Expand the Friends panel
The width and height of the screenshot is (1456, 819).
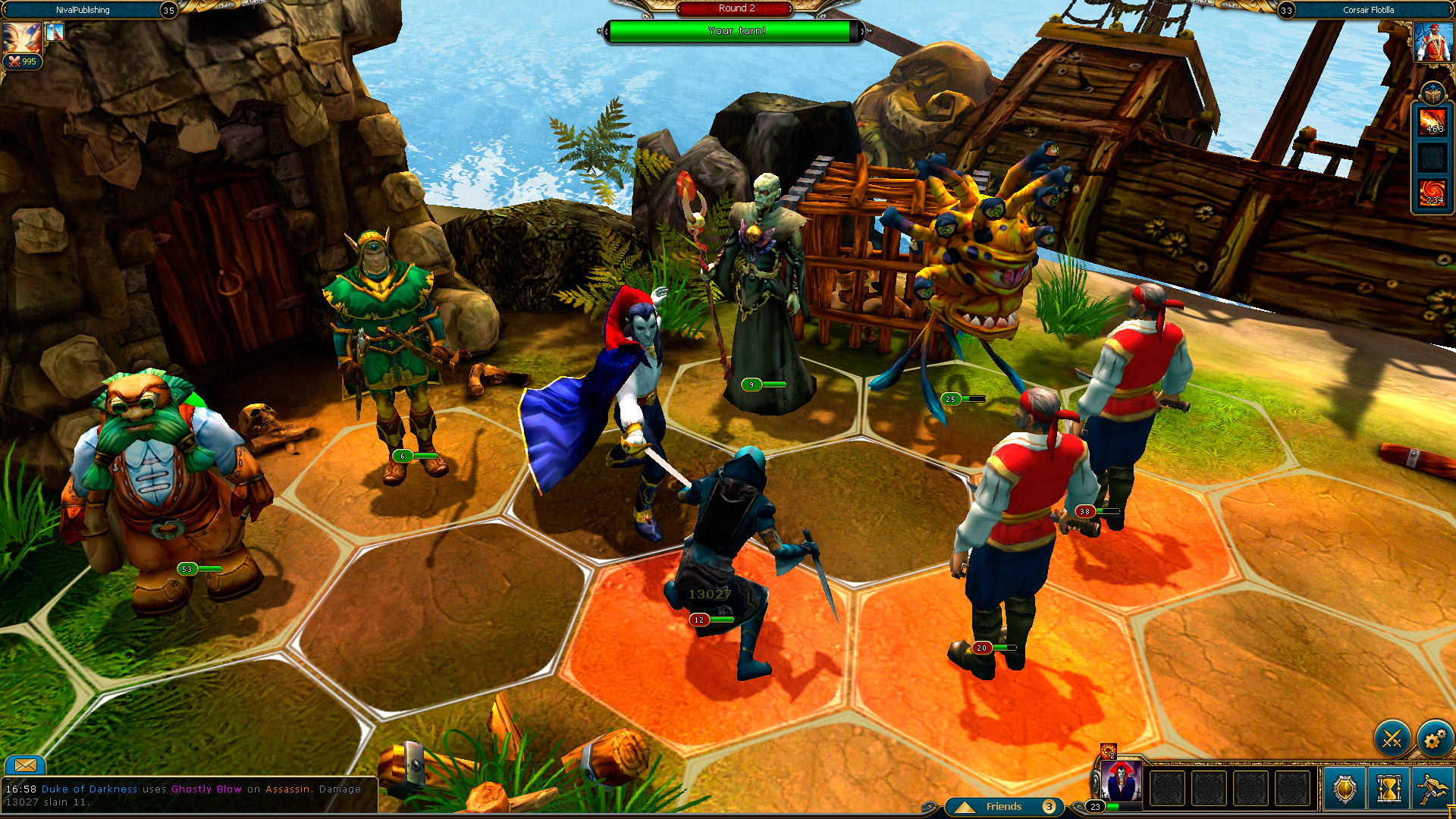1003,806
